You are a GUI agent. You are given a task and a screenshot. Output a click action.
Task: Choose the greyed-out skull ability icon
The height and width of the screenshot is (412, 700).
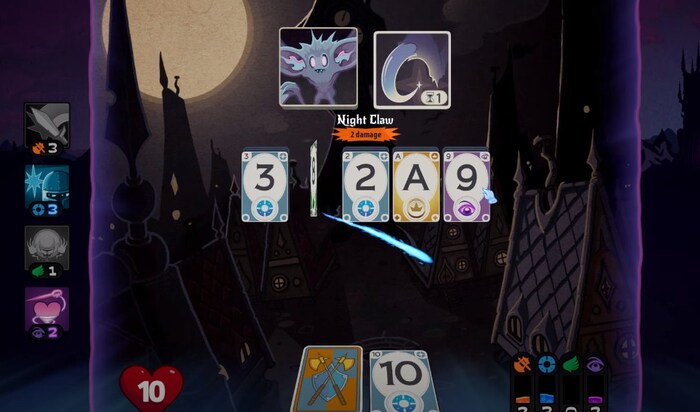[47, 246]
